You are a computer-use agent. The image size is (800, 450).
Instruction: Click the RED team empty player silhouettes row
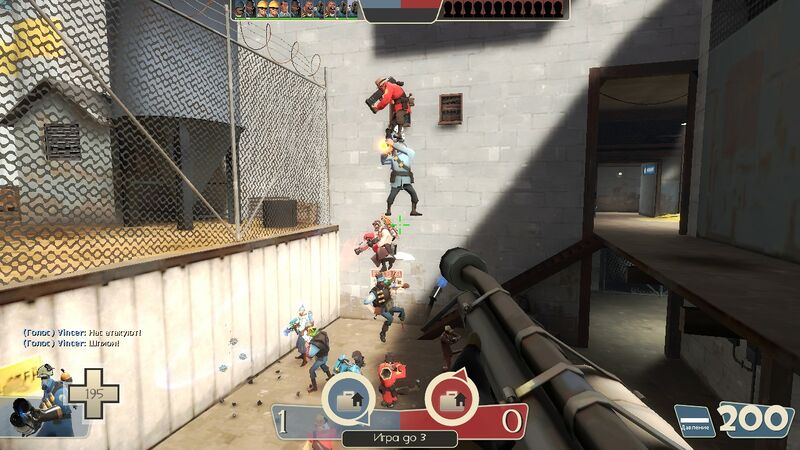click(x=504, y=10)
